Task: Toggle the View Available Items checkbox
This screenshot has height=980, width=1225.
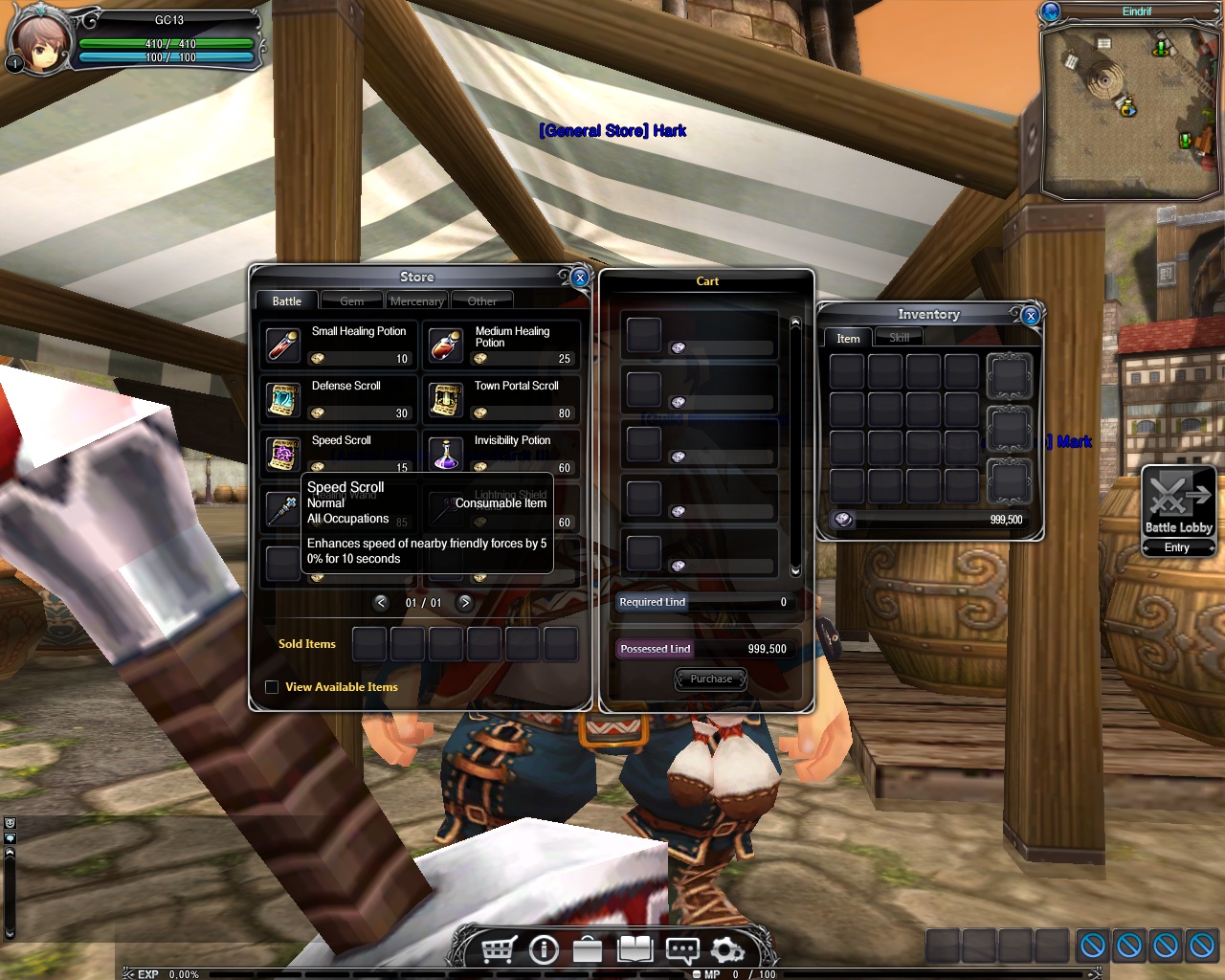Action: pyautogui.click(x=272, y=687)
